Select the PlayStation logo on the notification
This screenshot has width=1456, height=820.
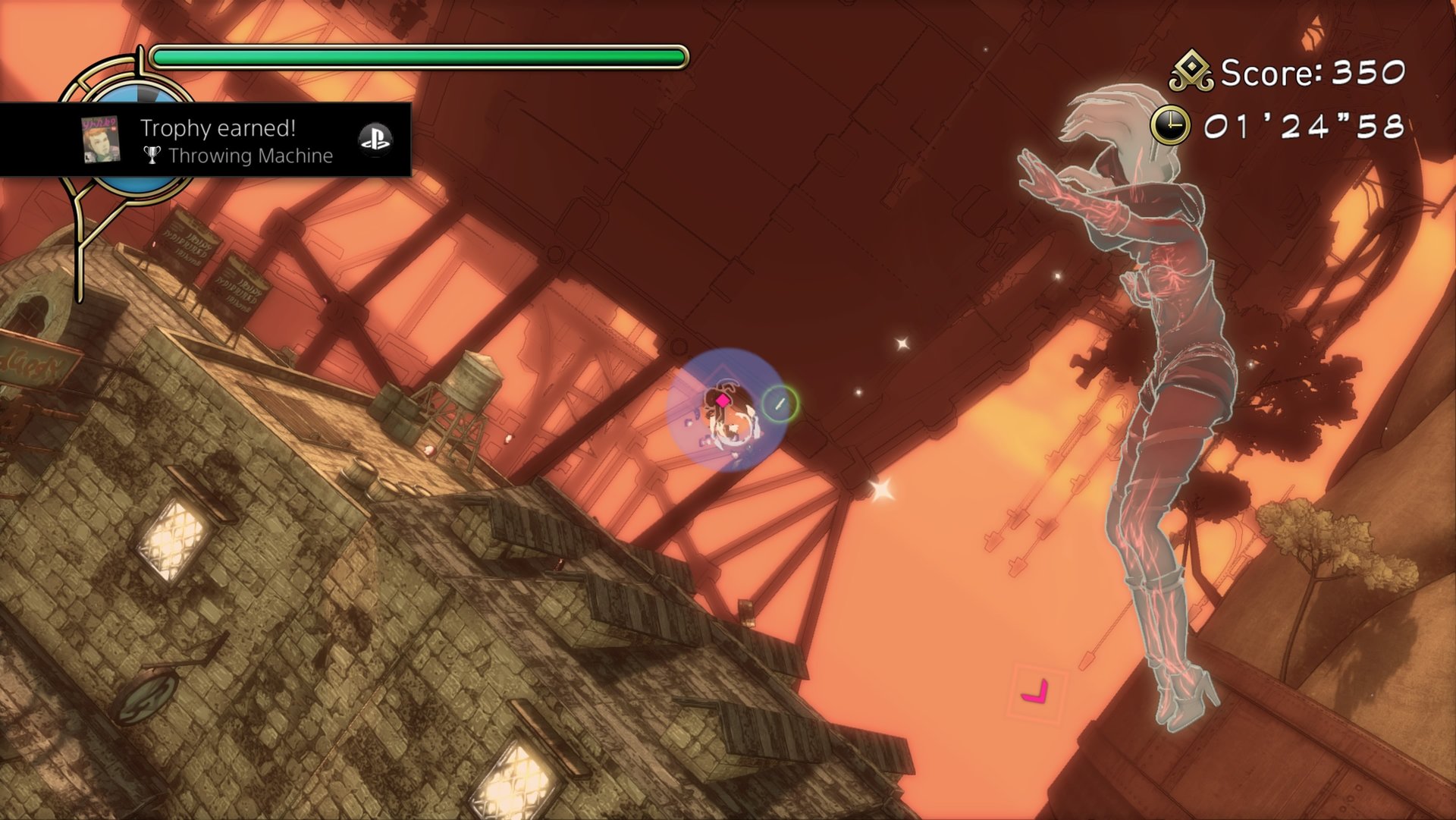click(375, 139)
